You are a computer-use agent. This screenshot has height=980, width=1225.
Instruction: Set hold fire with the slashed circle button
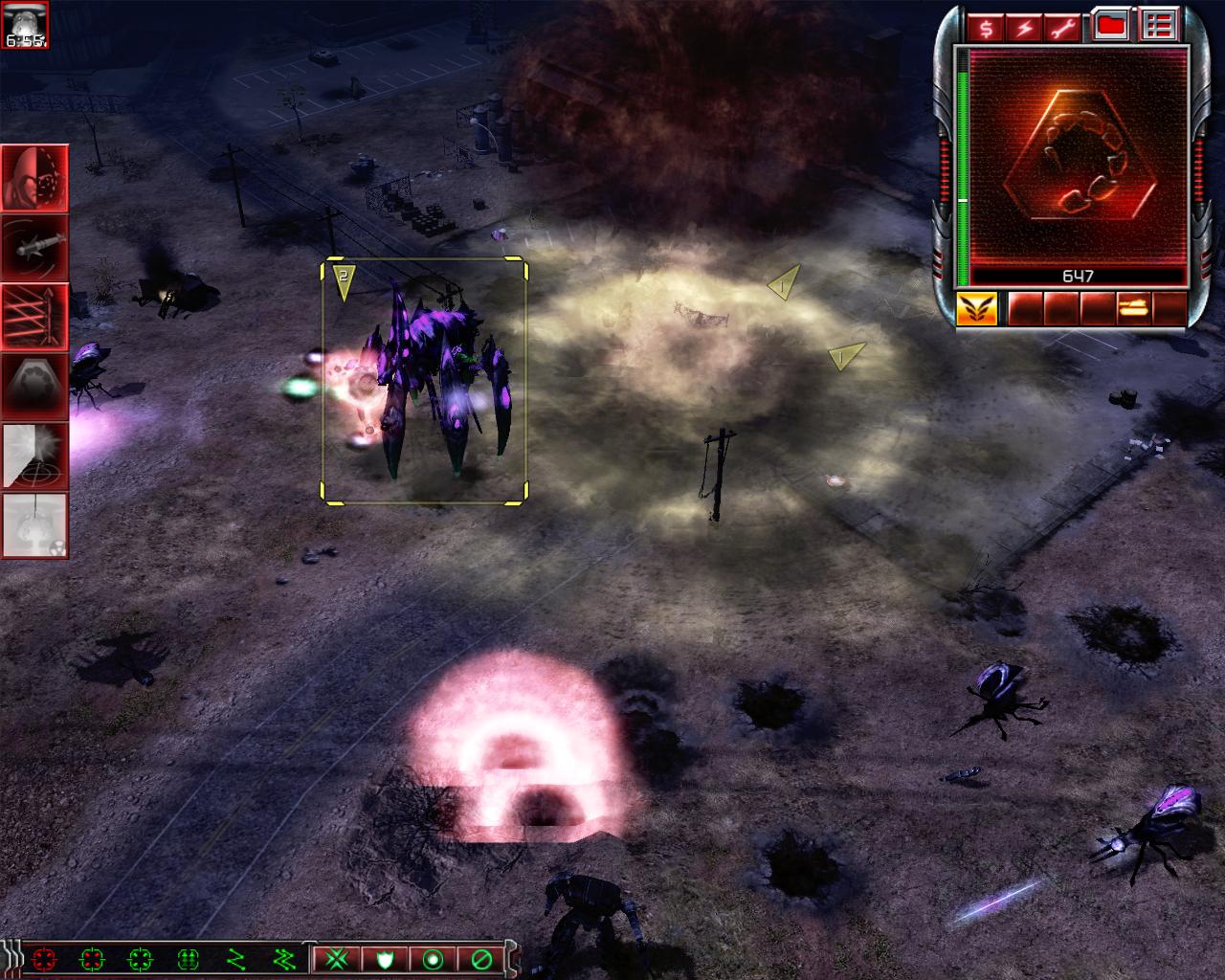click(x=481, y=958)
